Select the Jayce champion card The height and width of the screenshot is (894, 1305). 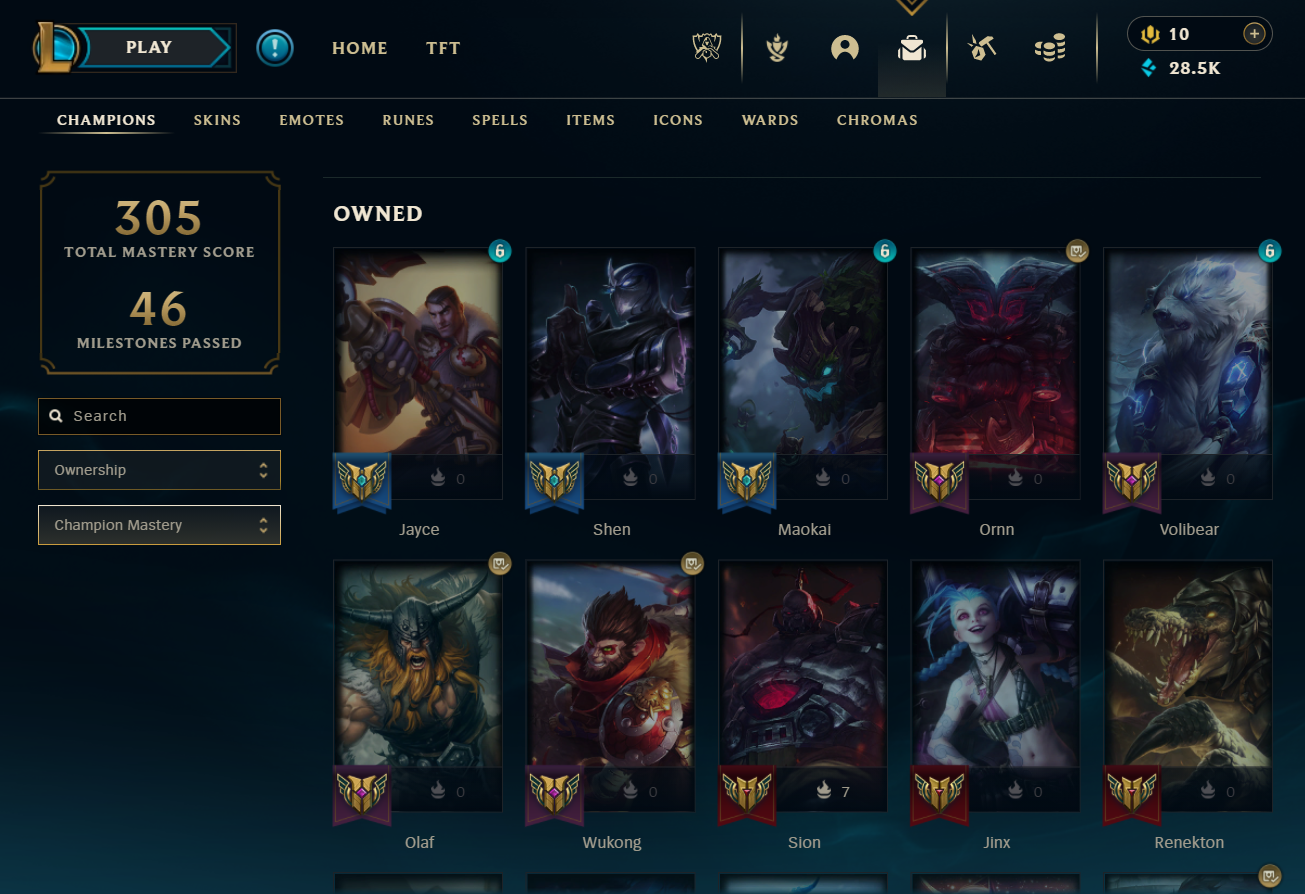[418, 360]
